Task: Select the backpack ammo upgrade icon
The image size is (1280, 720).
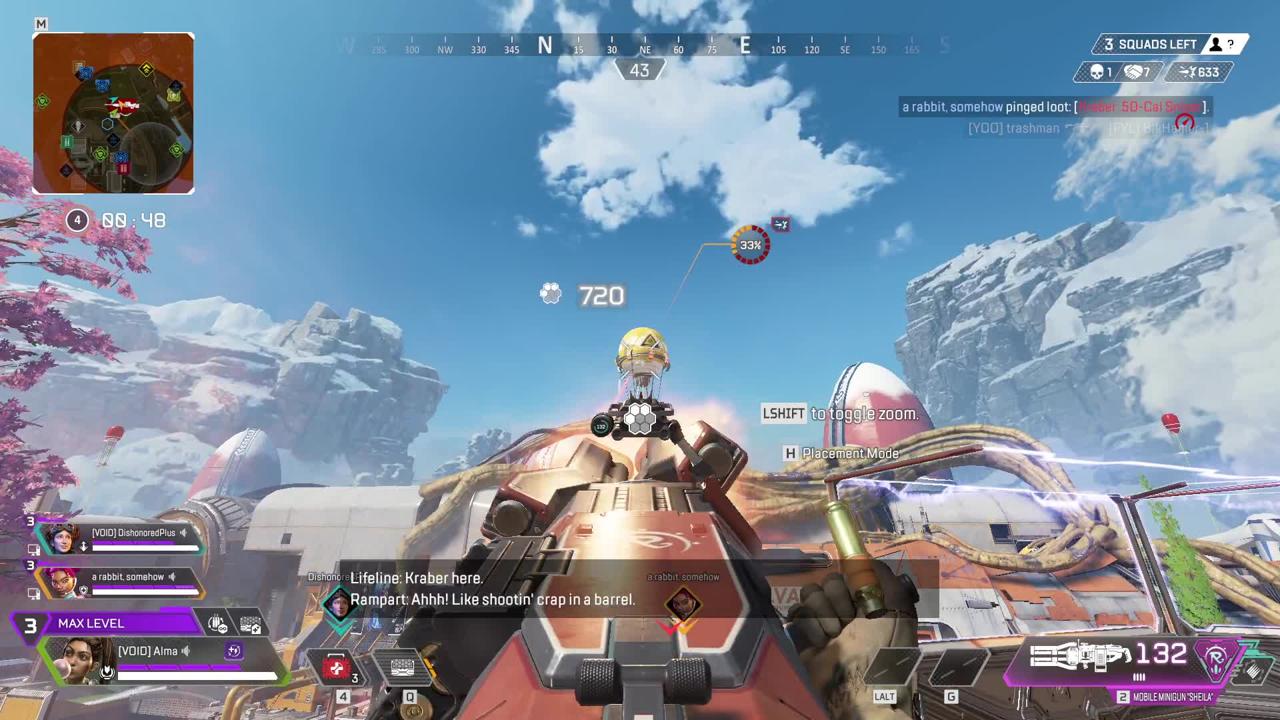Action: [x=218, y=624]
